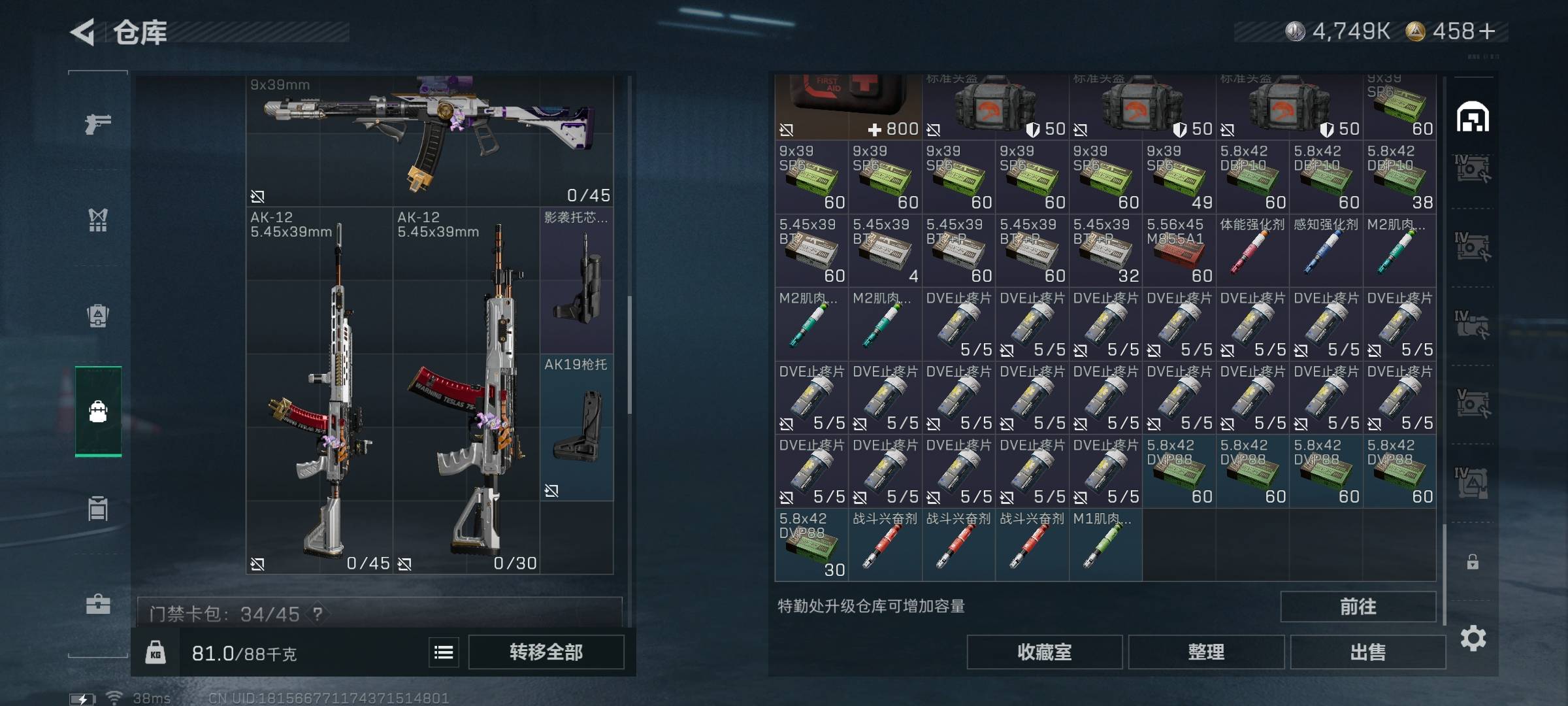Select the 体能强化剂 injector
1568x706 pixels.
tap(1252, 252)
